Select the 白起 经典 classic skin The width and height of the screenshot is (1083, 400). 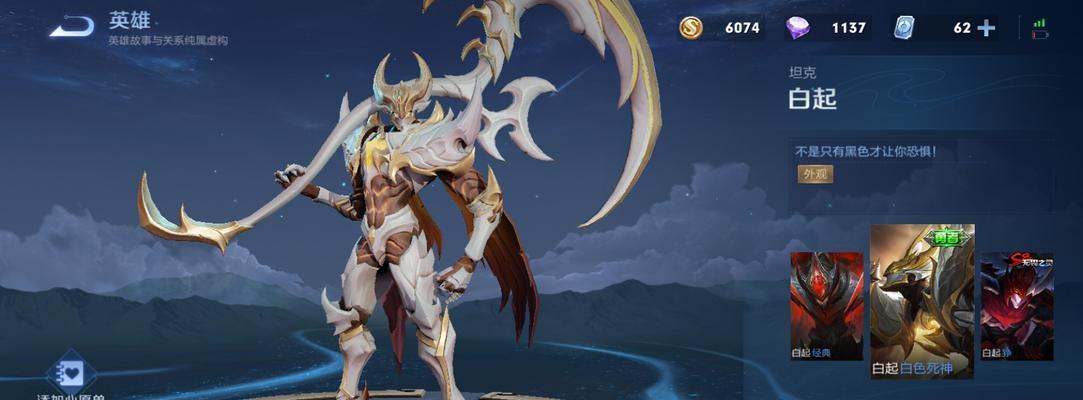click(826, 304)
